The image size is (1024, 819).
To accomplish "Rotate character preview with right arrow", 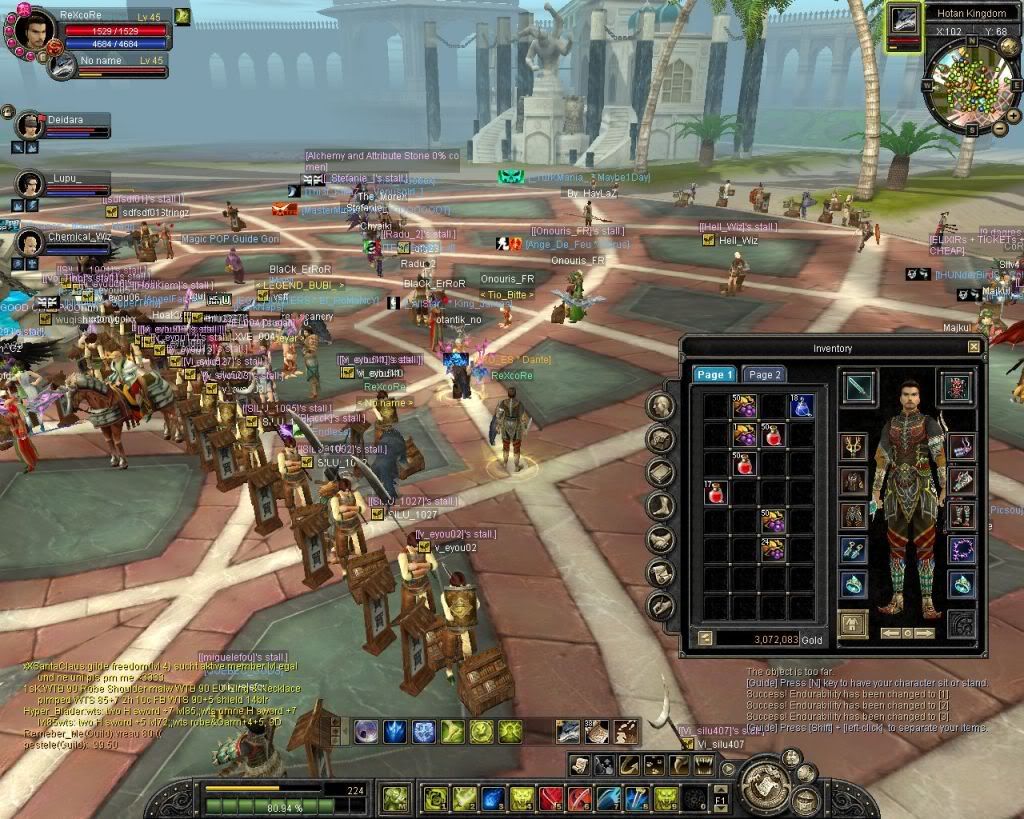I will click(925, 633).
